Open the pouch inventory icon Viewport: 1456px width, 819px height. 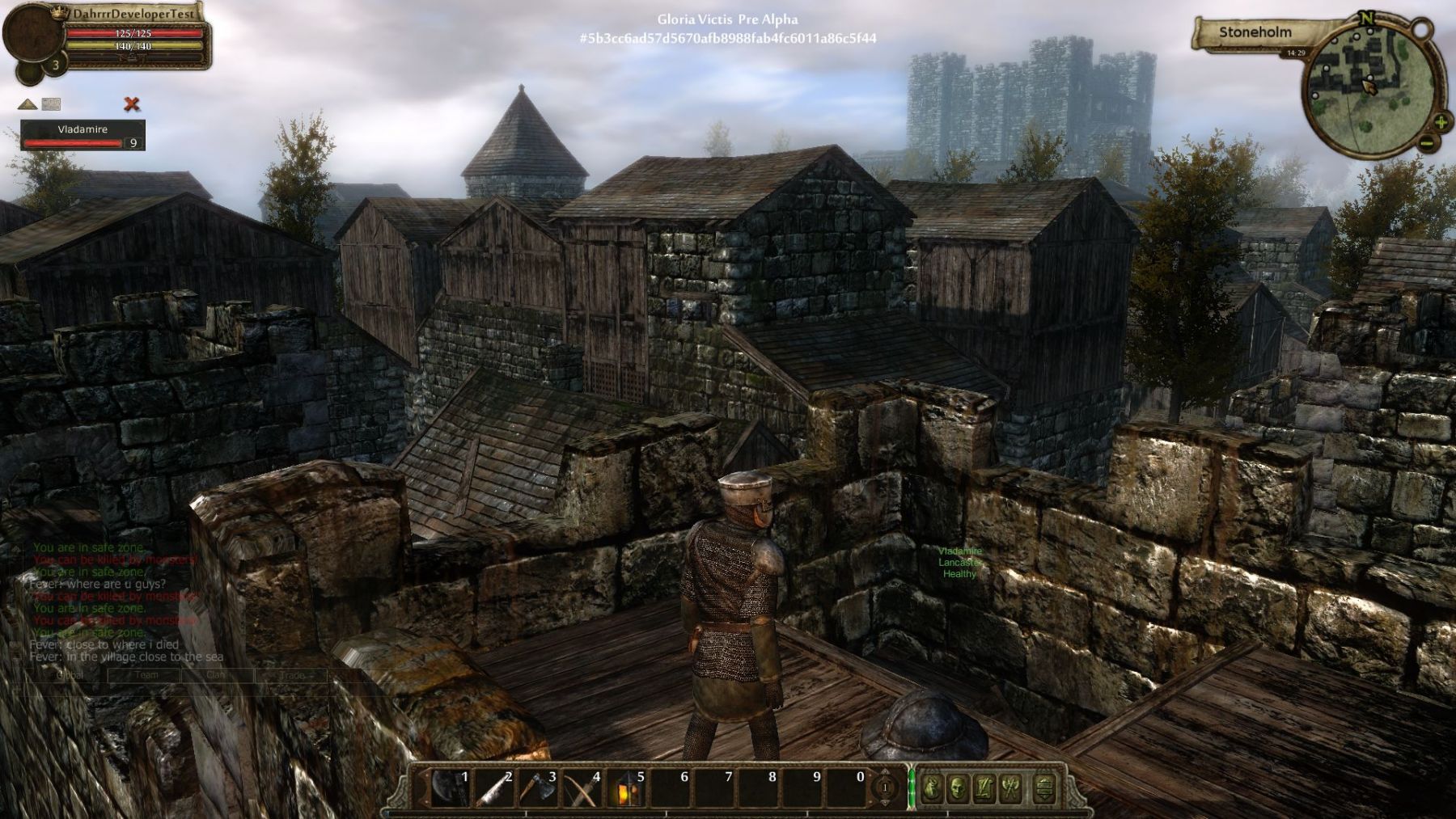tap(932, 787)
